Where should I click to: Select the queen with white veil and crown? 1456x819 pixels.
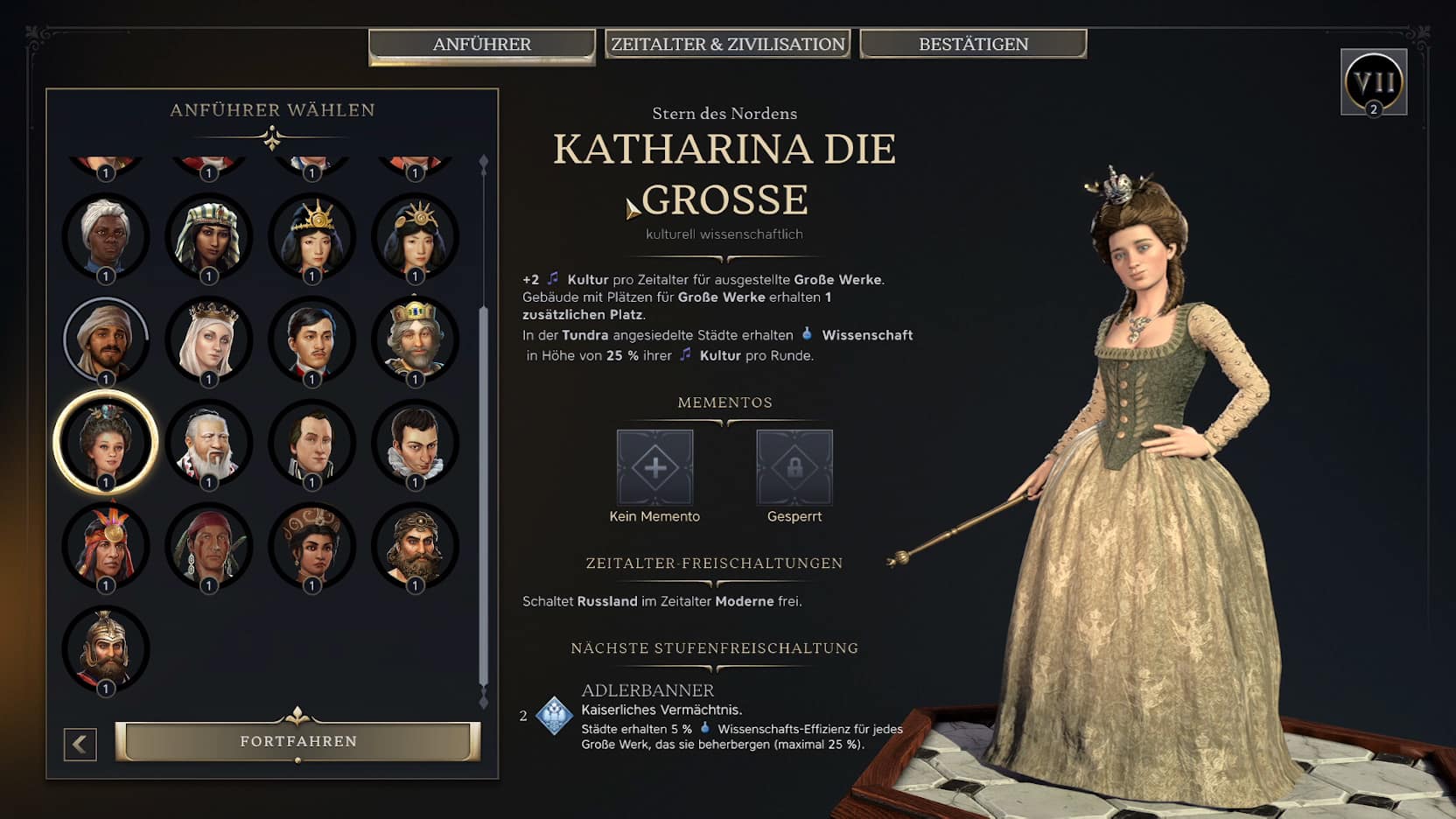[x=208, y=339]
